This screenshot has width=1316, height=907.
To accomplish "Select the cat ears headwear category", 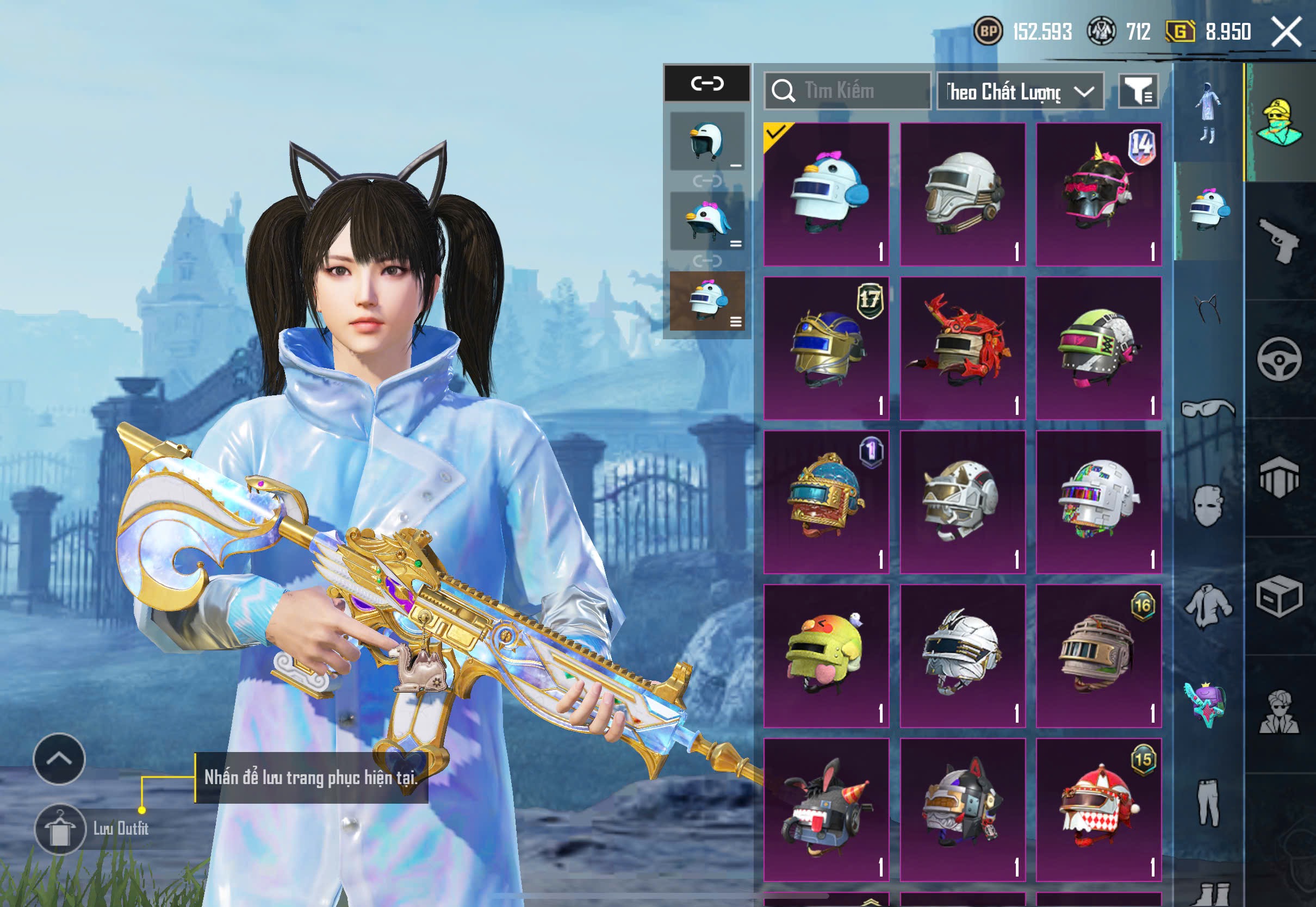I will tap(1207, 310).
